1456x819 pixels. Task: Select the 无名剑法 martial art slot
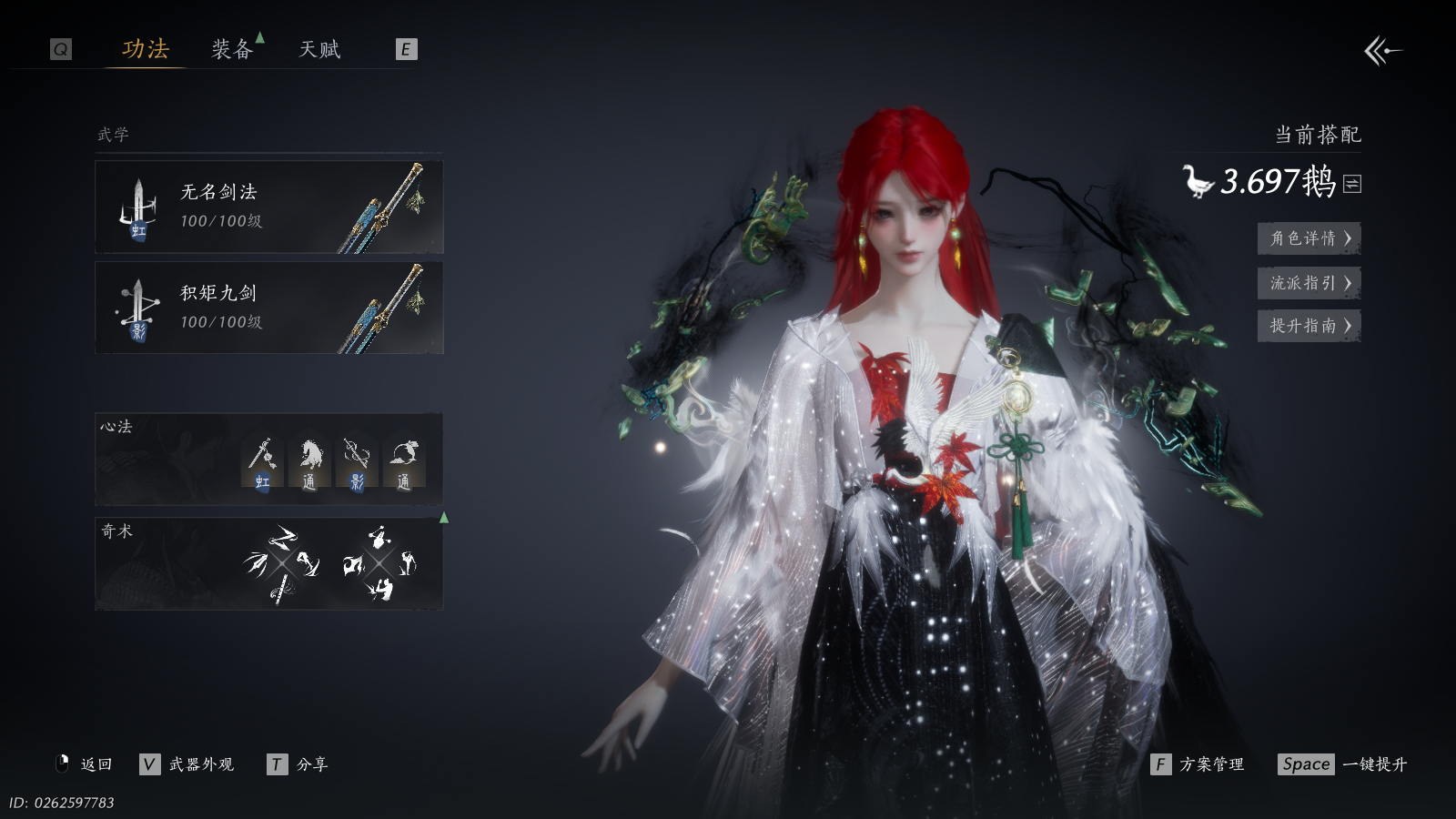click(269, 207)
